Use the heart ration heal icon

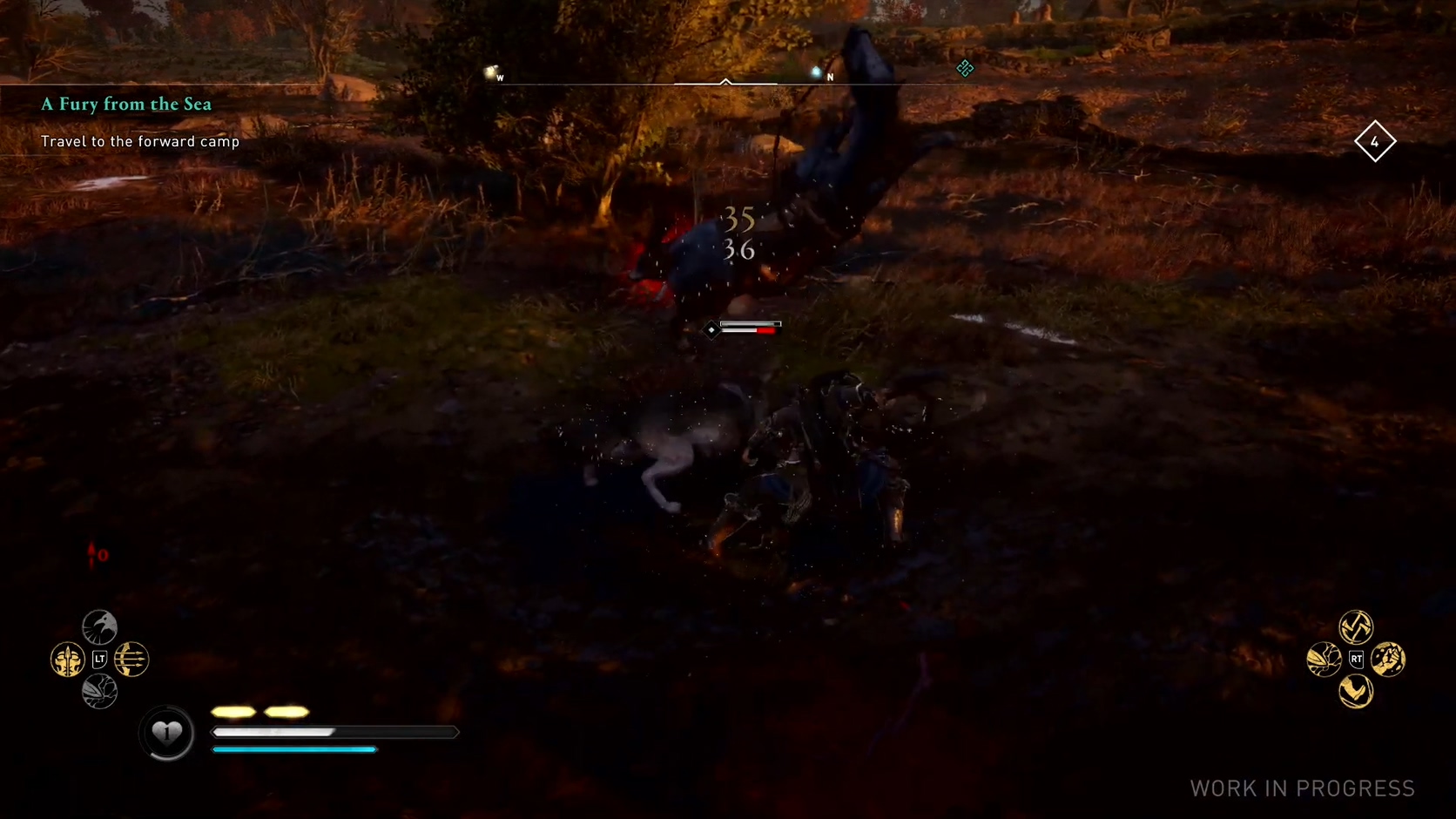pyautogui.click(x=167, y=733)
